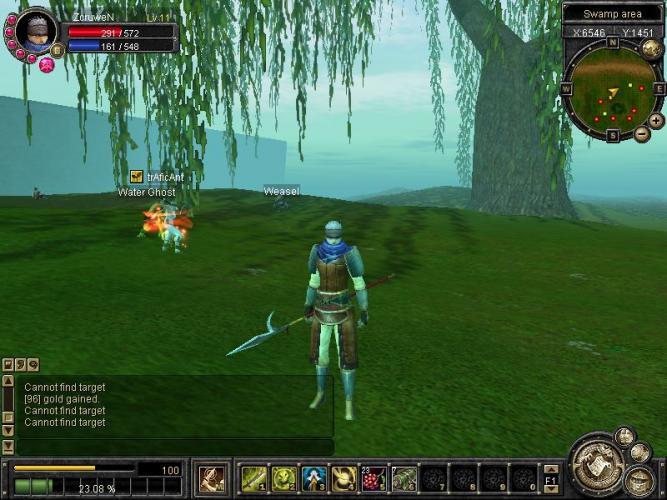Trigger the golden orb skill in slot 4
The height and width of the screenshot is (500, 667).
coord(345,478)
